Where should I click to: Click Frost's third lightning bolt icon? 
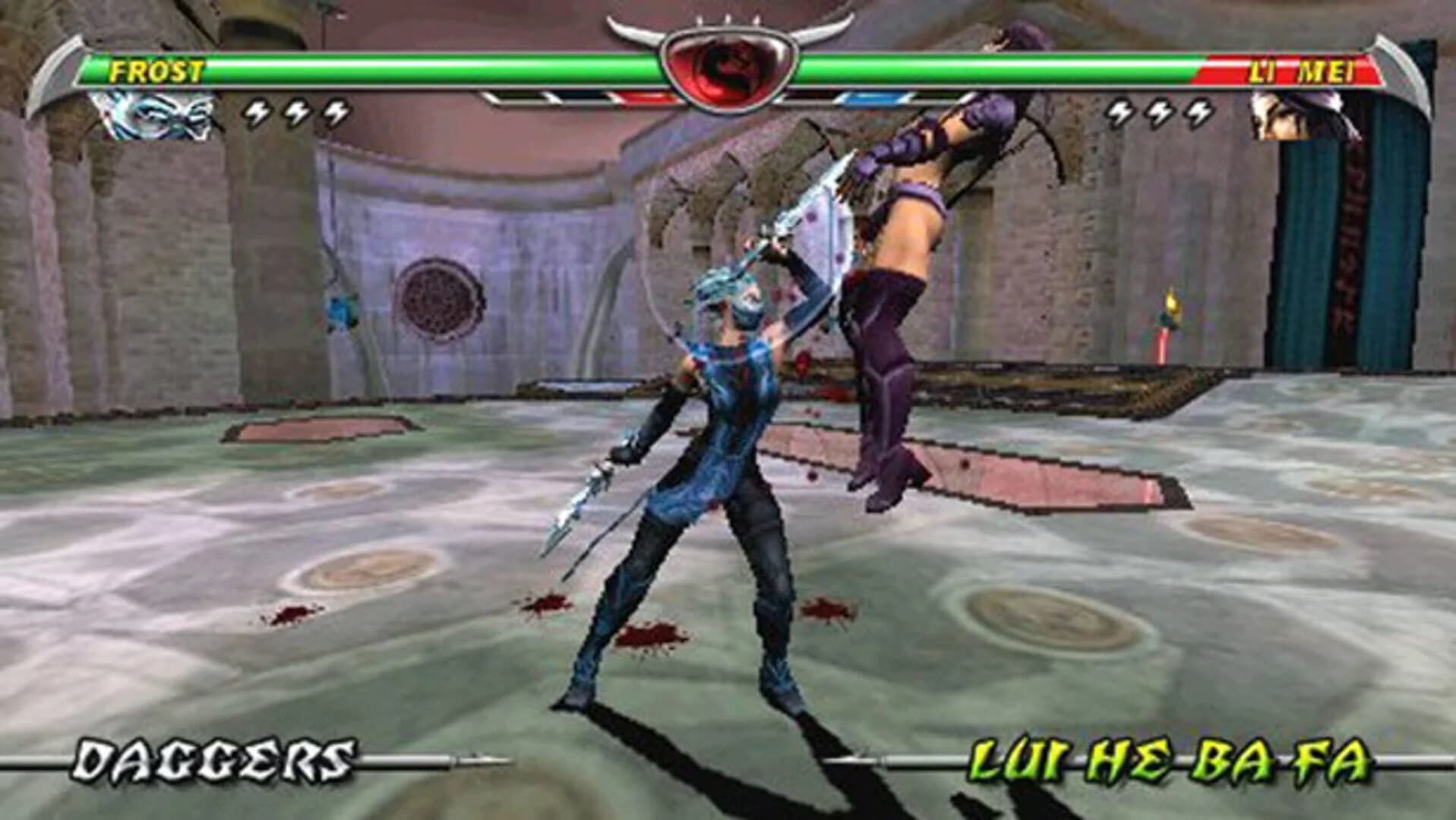(334, 112)
